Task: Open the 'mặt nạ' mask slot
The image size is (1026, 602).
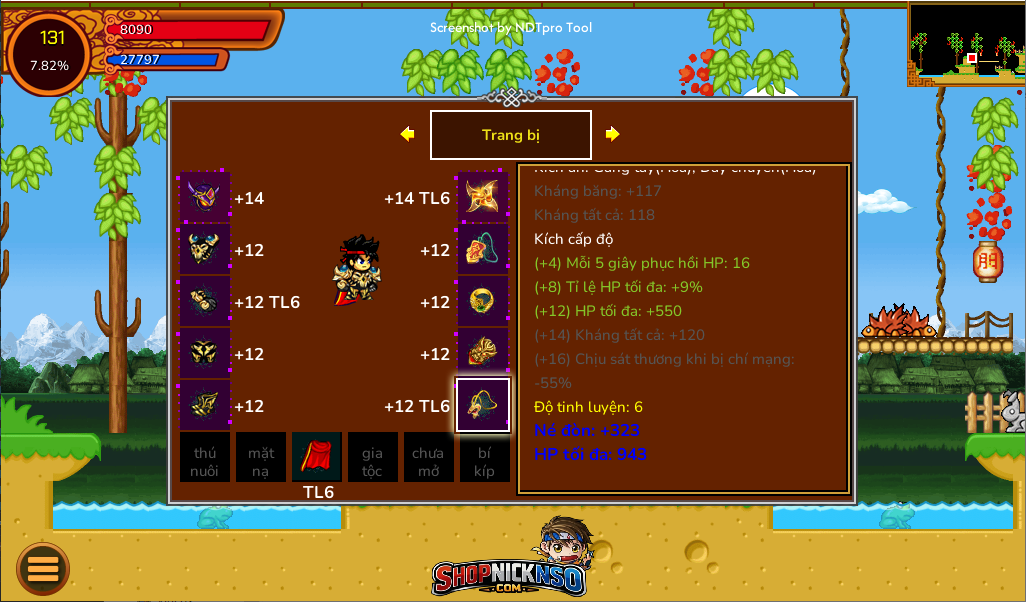Action: tap(261, 457)
